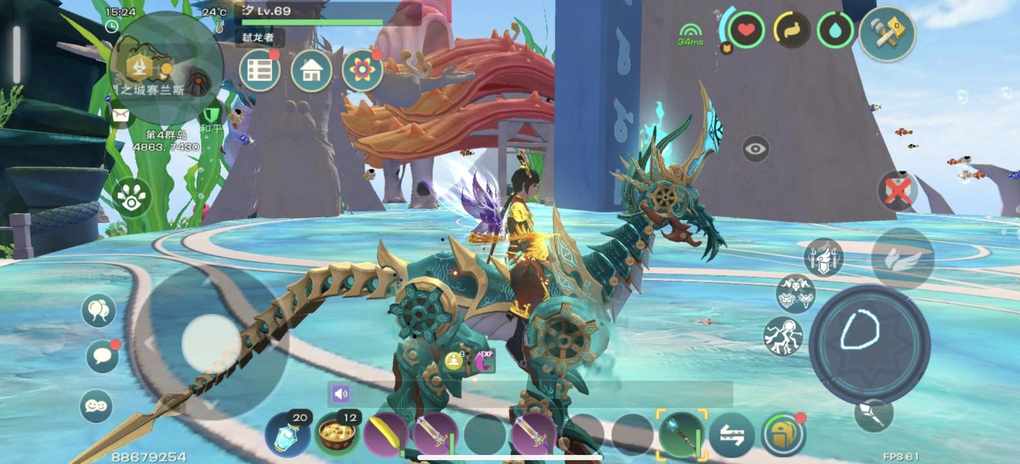Select the highlighted staff weapon slot
The height and width of the screenshot is (464, 1020).
click(681, 434)
